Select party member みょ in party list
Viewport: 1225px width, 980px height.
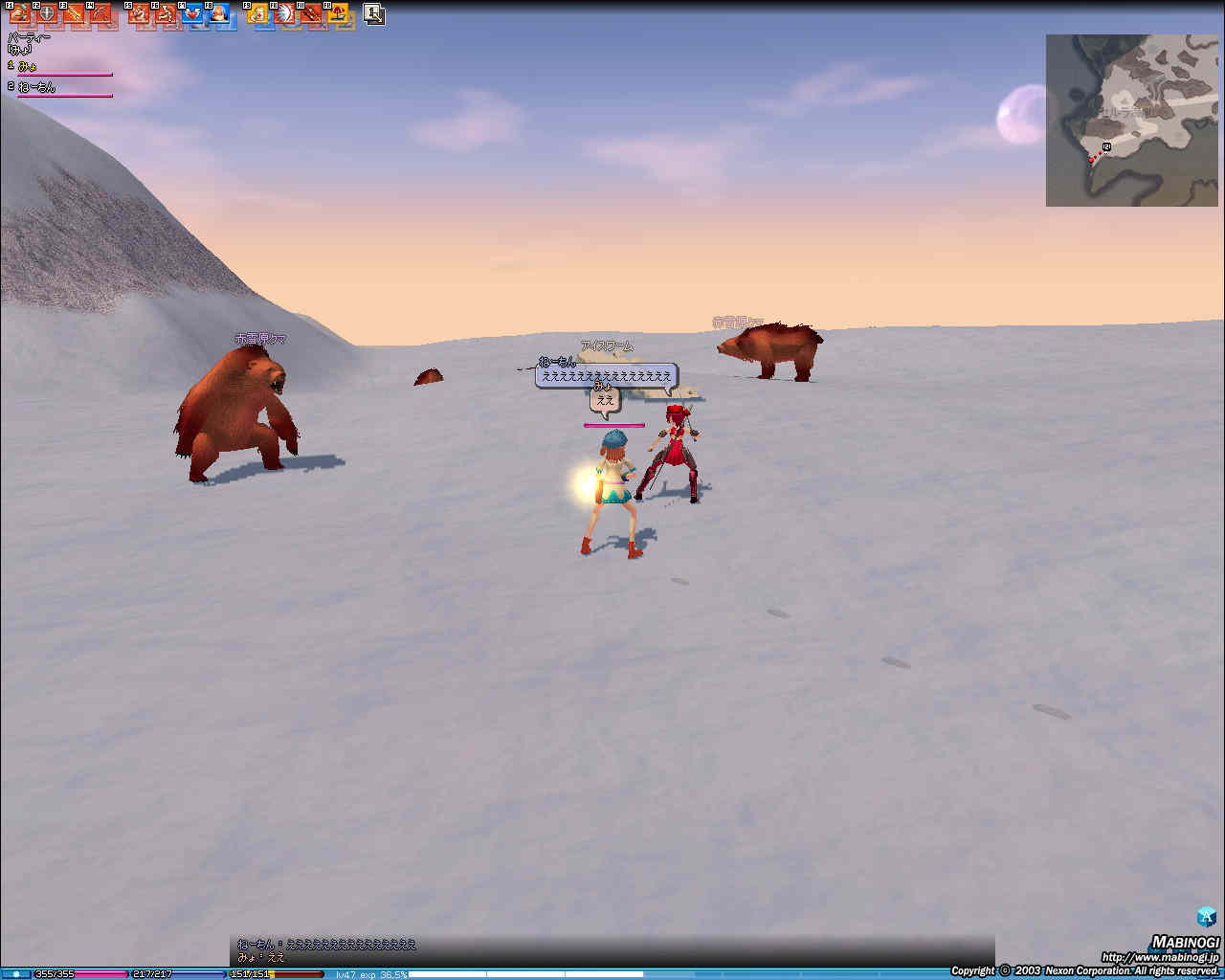point(28,66)
